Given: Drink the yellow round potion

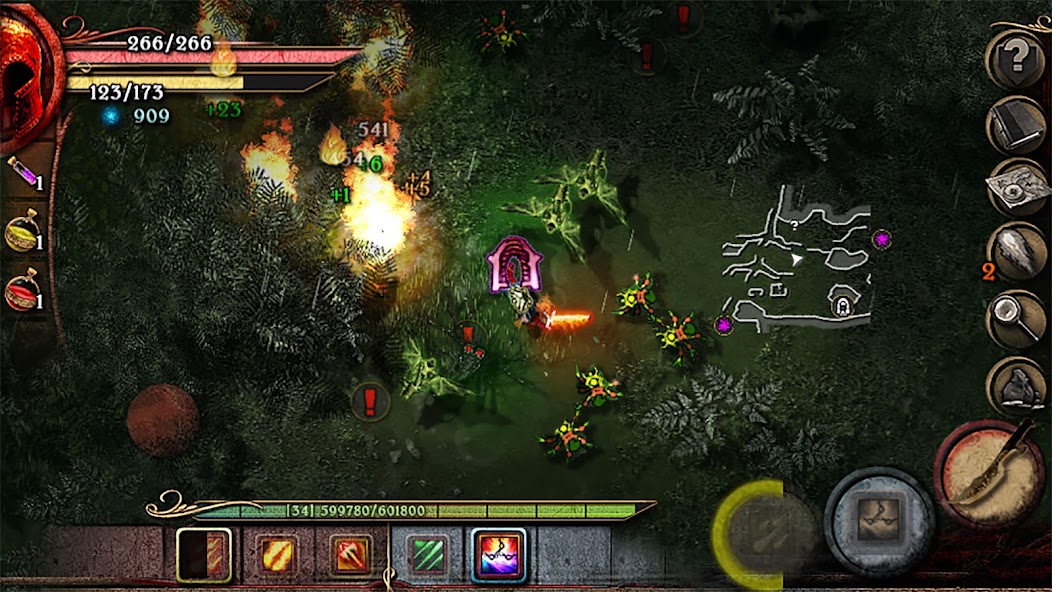Looking at the screenshot, I should coord(24,233).
